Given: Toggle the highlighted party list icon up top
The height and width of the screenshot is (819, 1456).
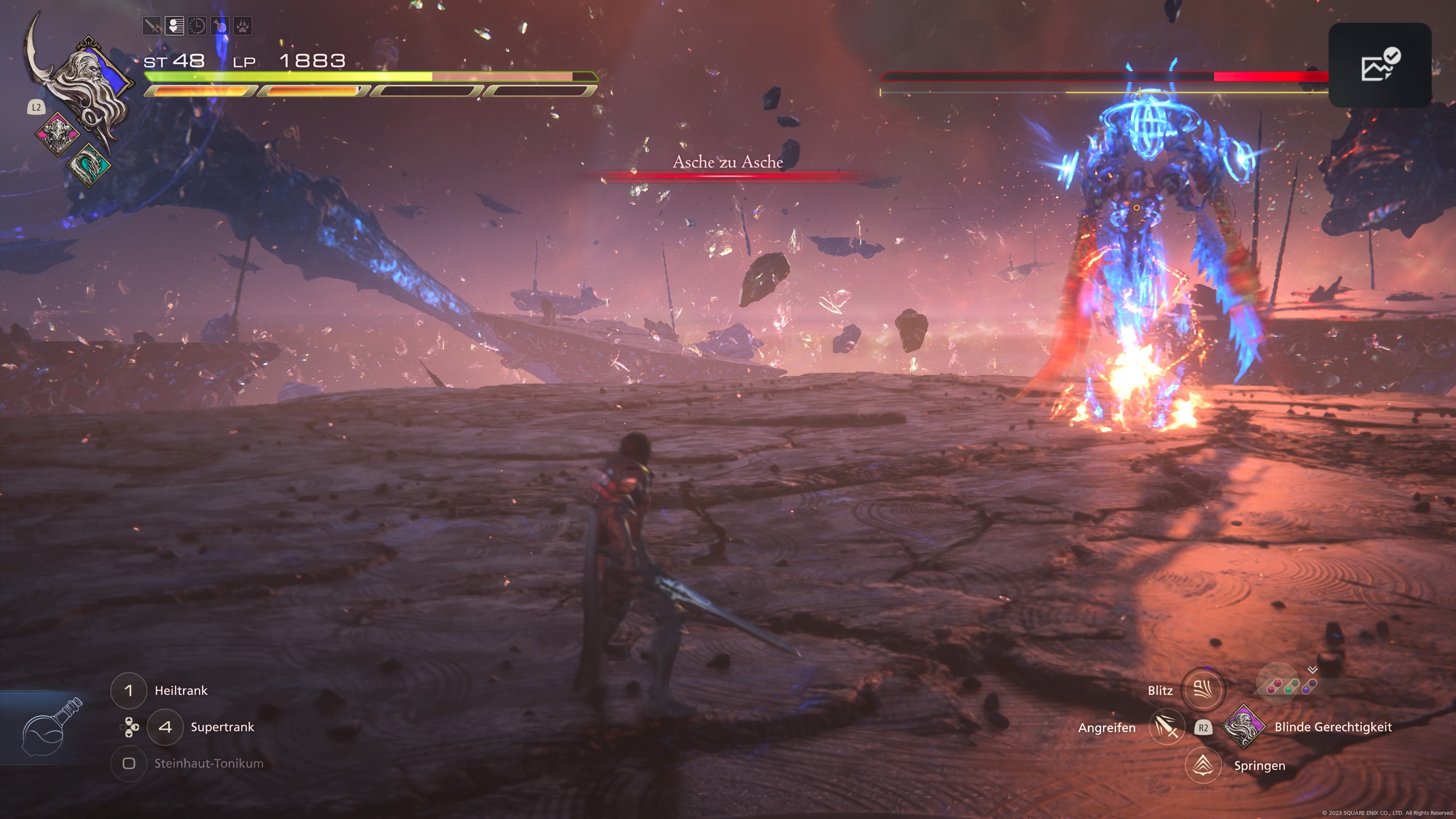Looking at the screenshot, I should click(174, 25).
